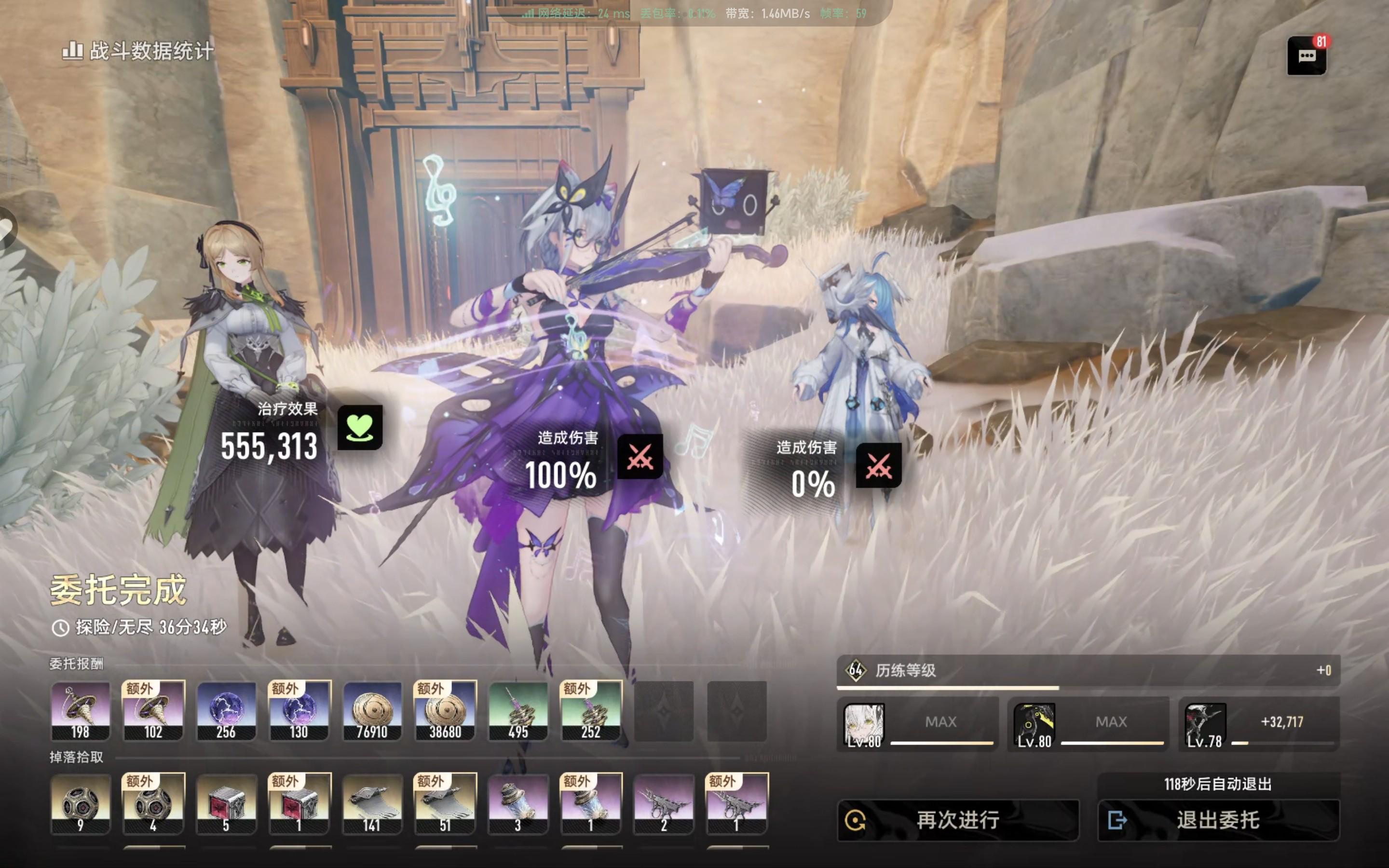Check the drop item with quantity 141
Screen dimensions: 1389x868
(372, 804)
